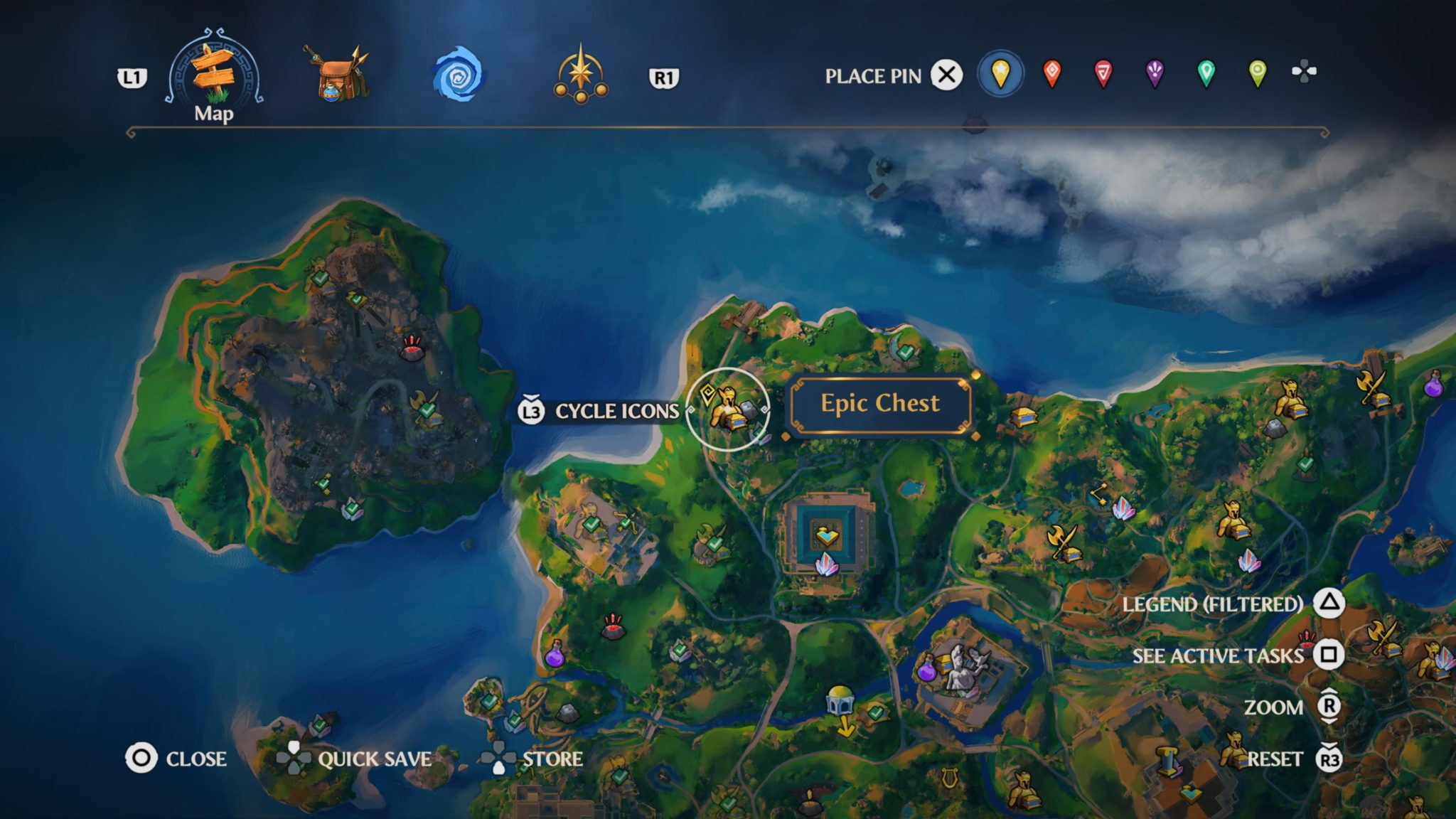1456x819 pixels.
Task: Click the d-pad icon beside the pin colors
Action: tap(1303, 71)
